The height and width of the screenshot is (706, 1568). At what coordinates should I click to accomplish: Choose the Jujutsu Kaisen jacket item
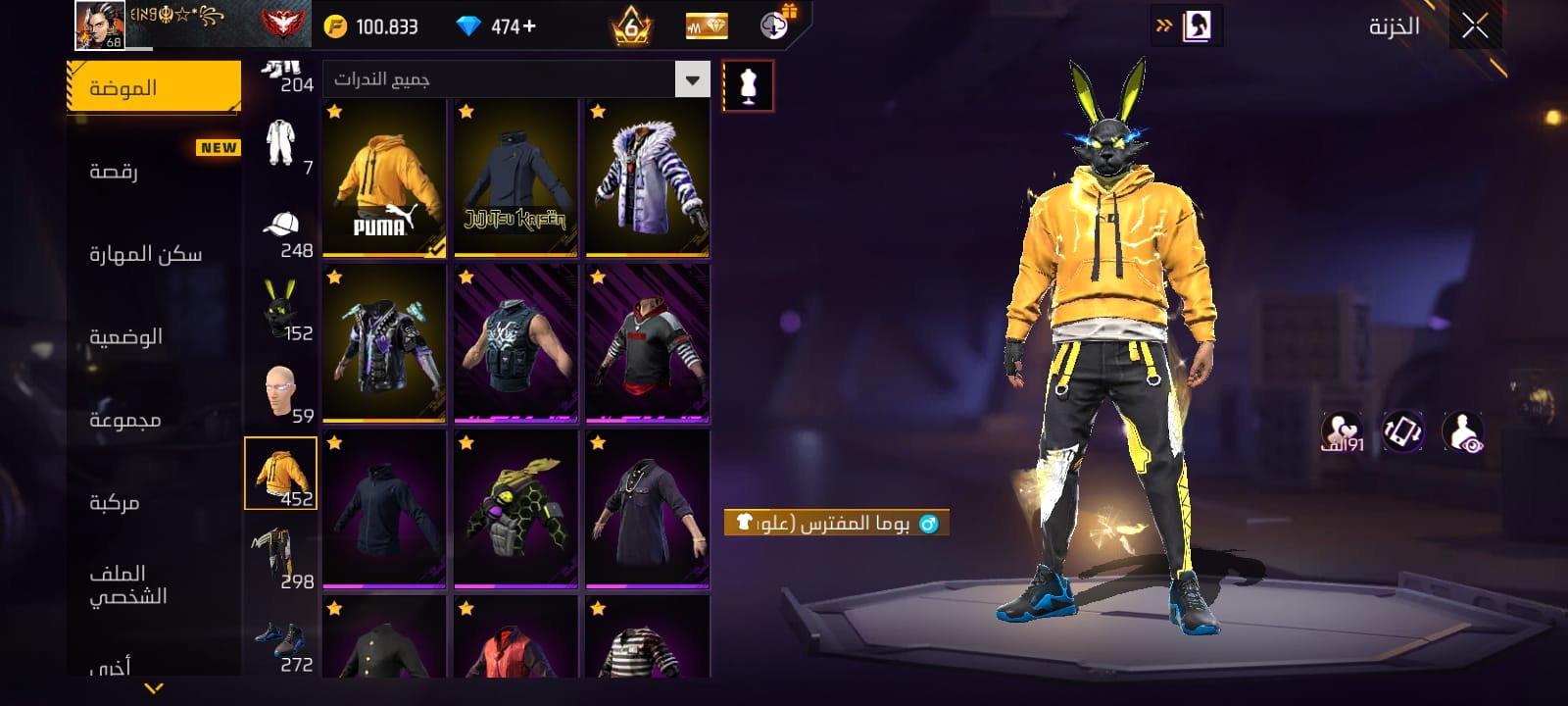(515, 178)
